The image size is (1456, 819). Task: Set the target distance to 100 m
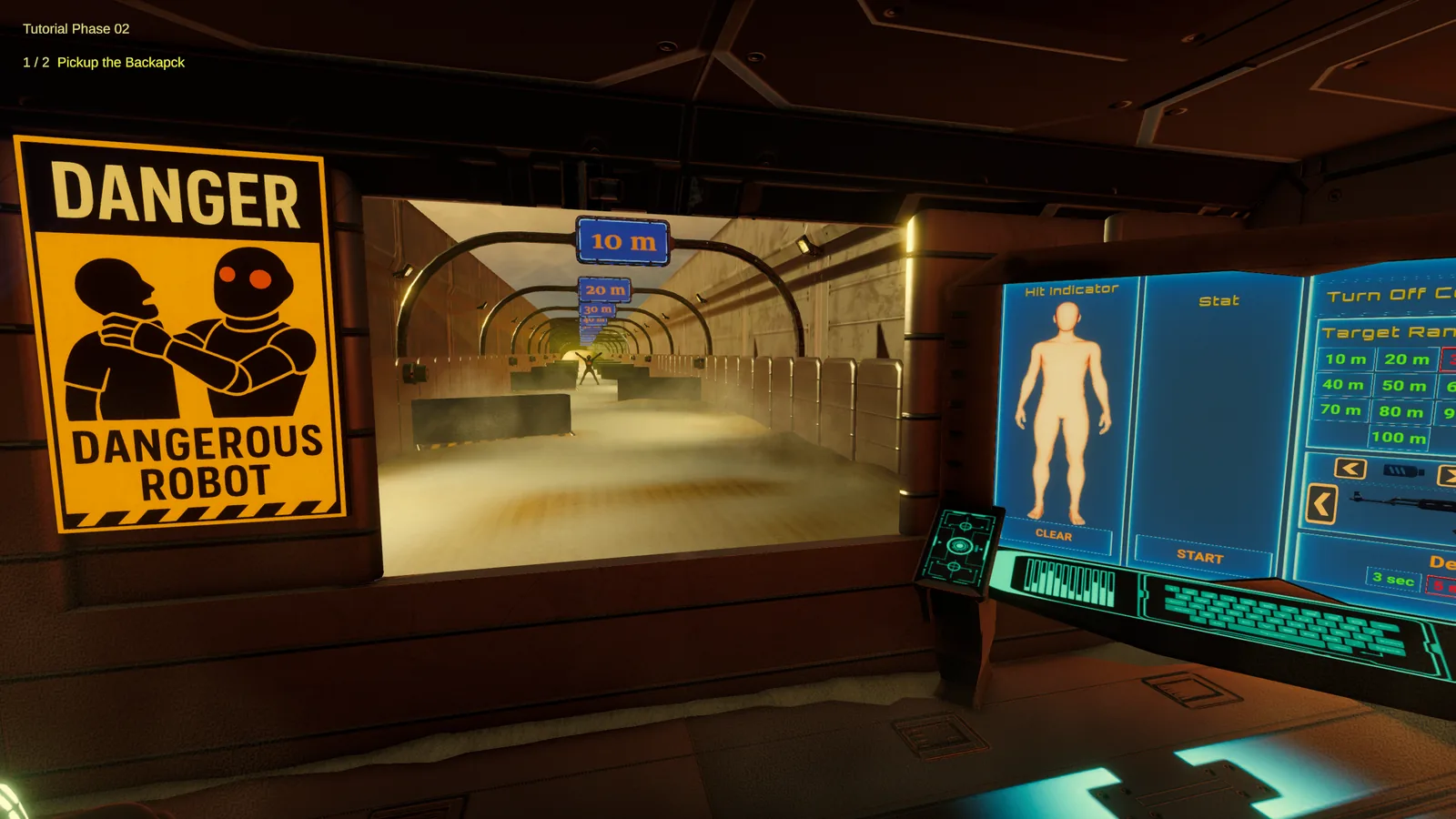point(1398,438)
